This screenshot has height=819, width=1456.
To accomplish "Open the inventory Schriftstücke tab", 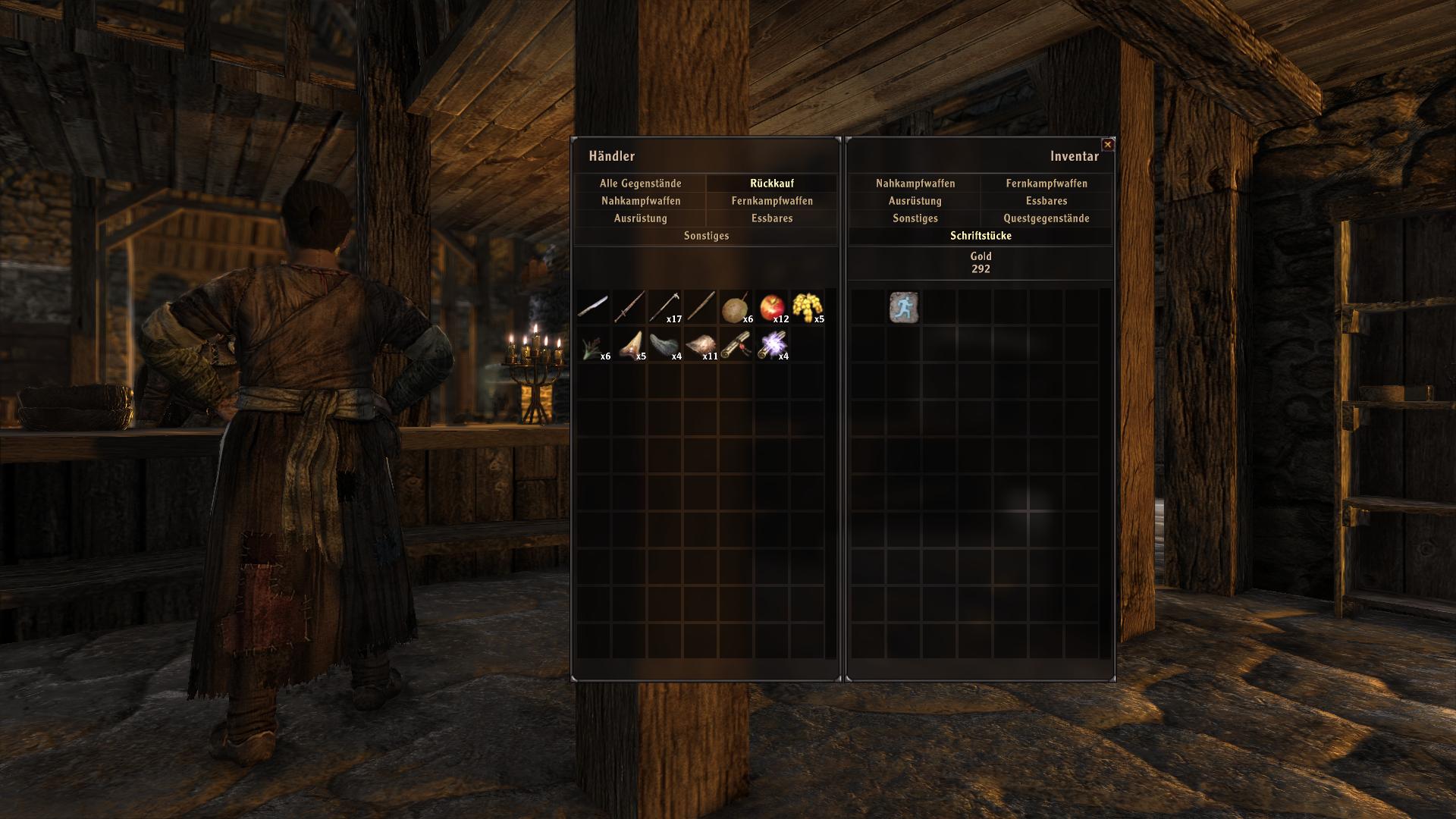I will (981, 236).
